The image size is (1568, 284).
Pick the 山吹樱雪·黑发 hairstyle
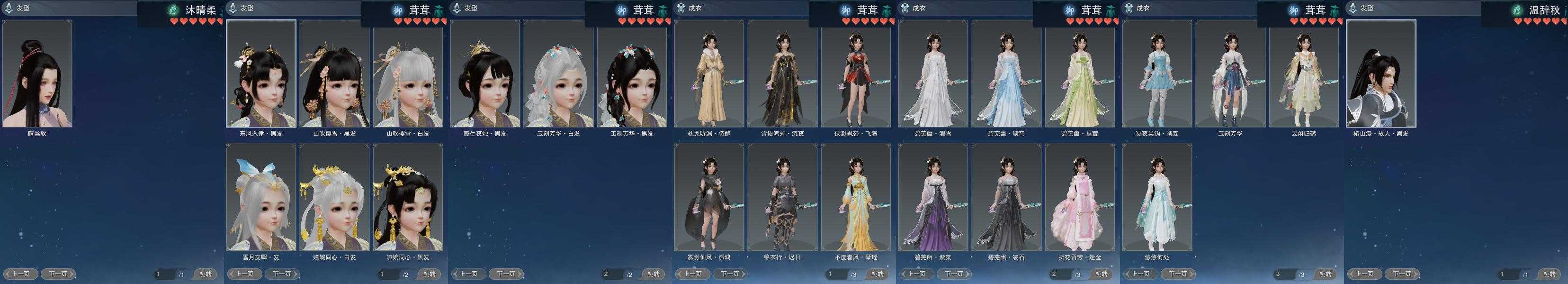(x=334, y=74)
